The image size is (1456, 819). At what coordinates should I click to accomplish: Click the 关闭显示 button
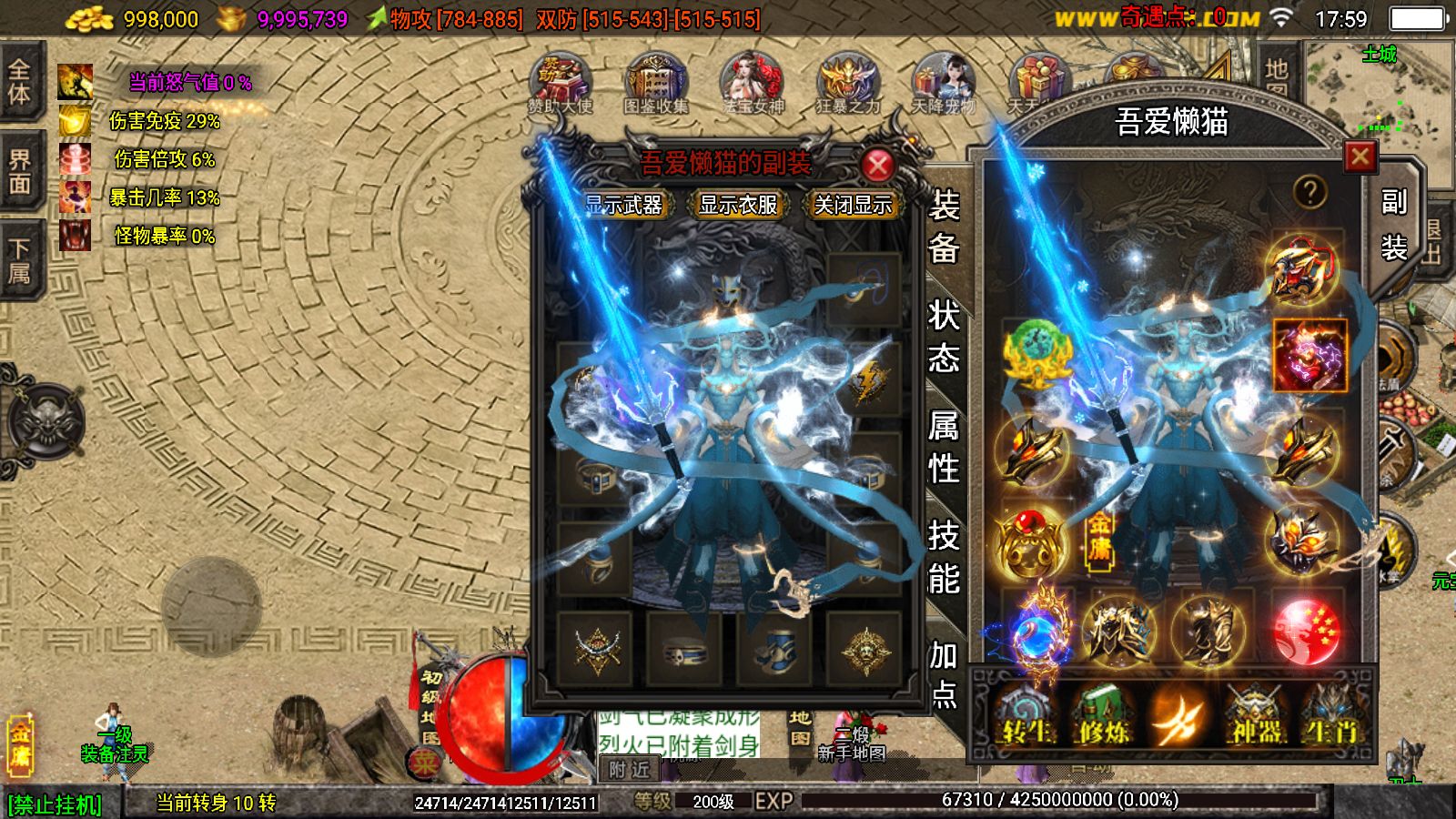[853, 205]
